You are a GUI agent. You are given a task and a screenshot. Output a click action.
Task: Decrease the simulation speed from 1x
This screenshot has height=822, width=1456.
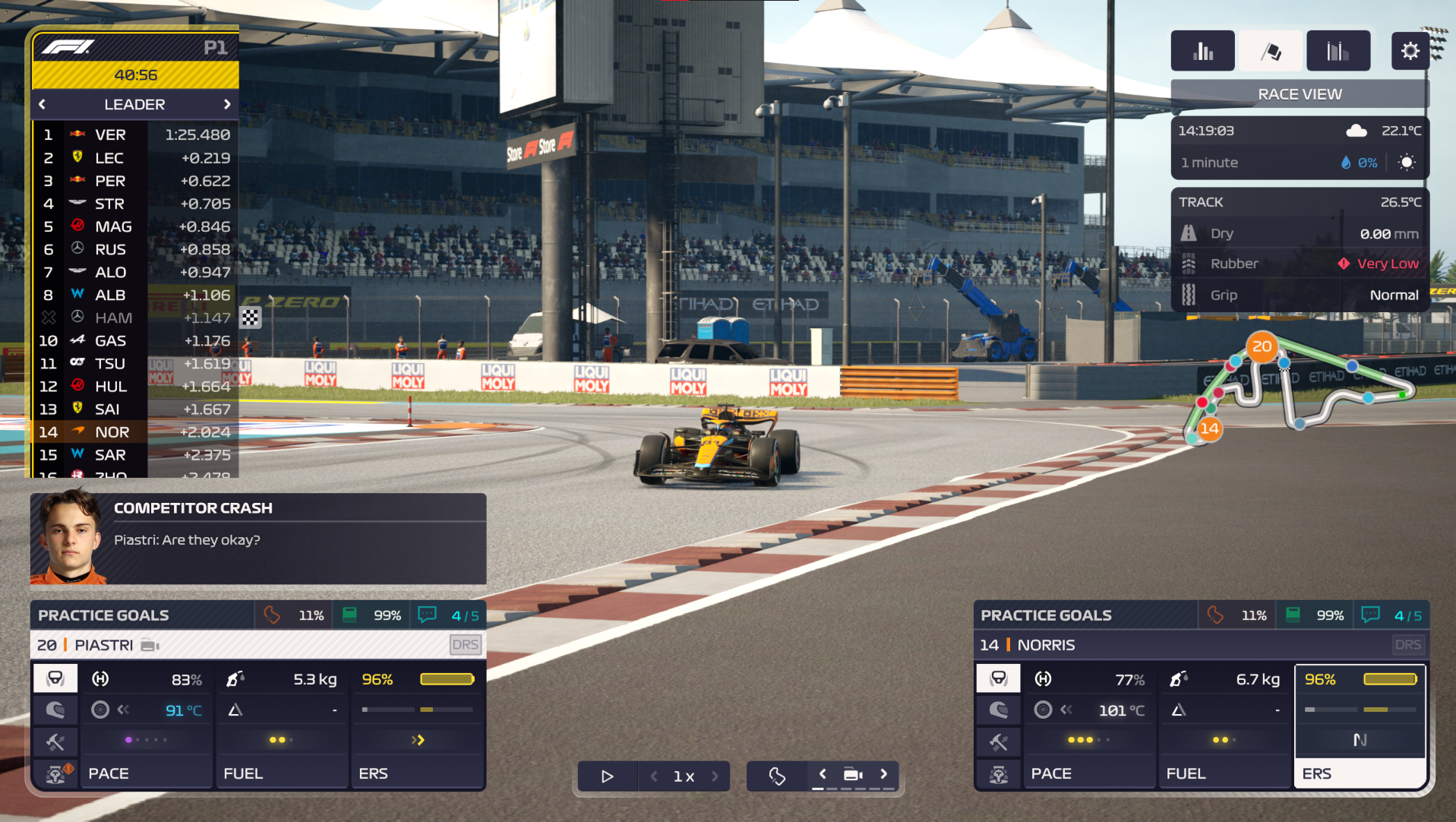(654, 776)
